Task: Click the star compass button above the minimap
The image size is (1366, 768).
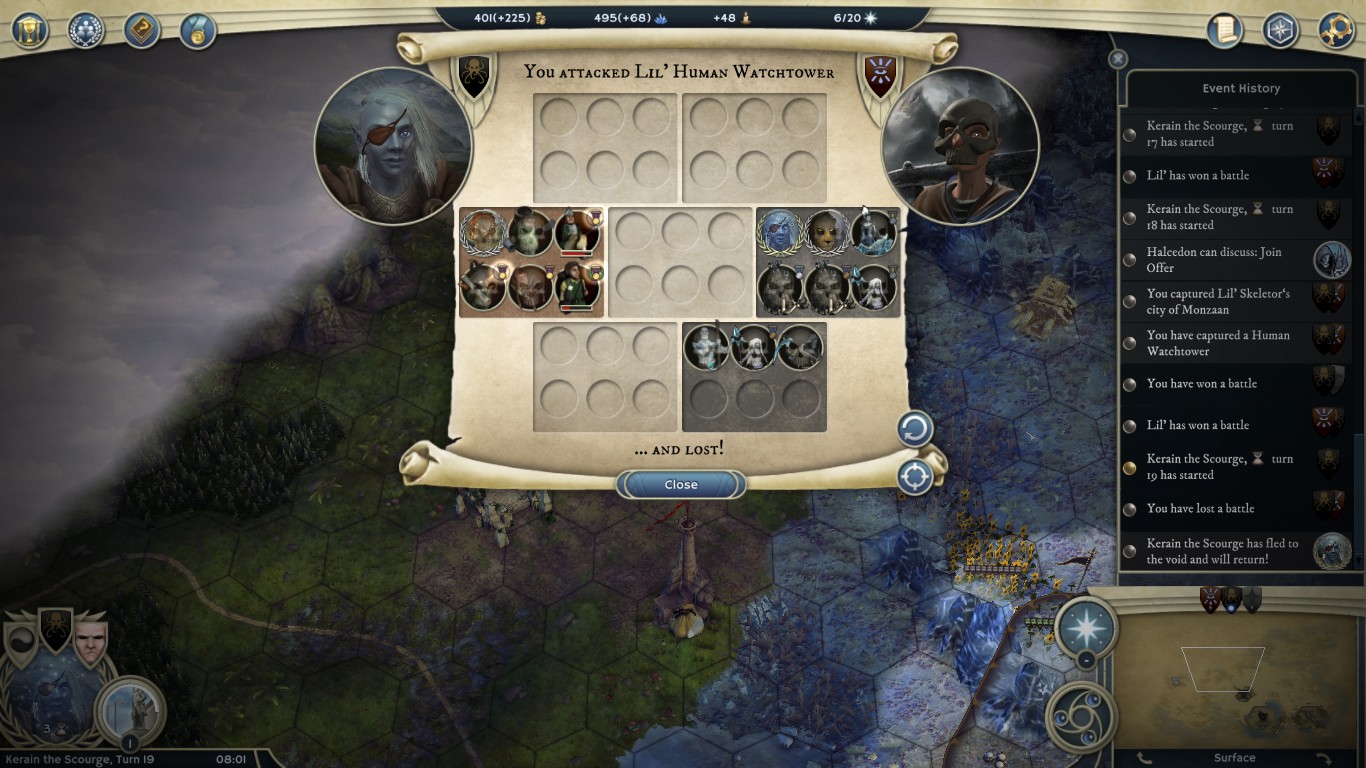Action: [x=1086, y=628]
